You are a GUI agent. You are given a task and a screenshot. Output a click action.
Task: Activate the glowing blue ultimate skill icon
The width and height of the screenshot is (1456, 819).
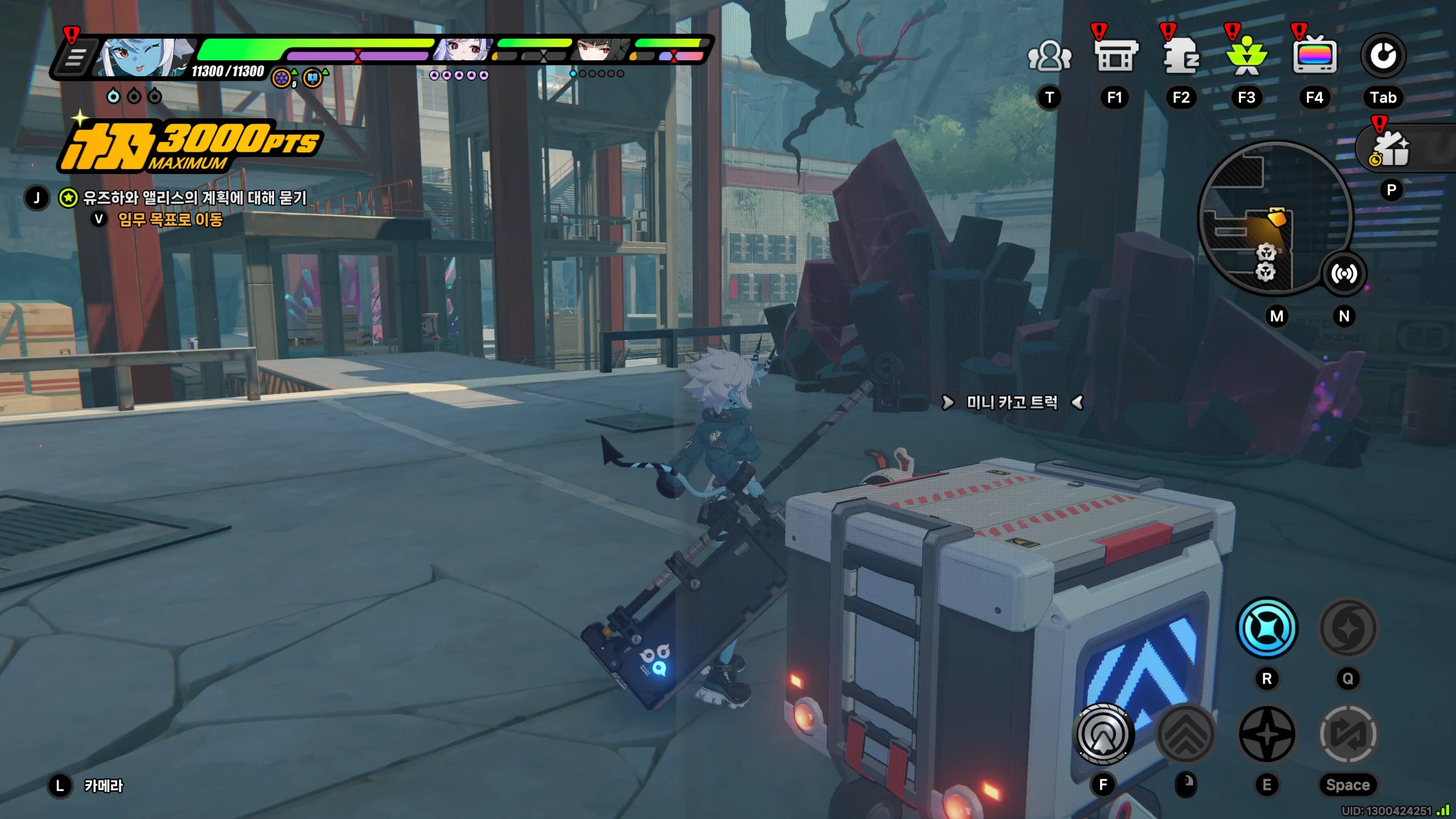click(x=1267, y=628)
